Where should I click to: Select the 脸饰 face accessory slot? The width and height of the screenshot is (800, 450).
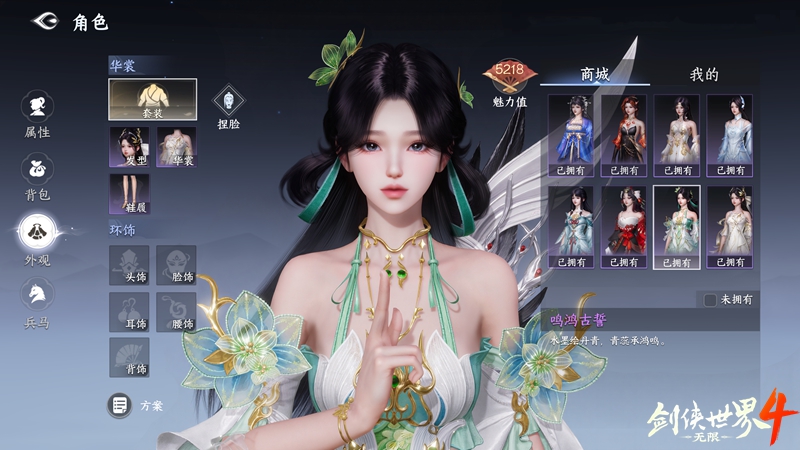pos(176,265)
